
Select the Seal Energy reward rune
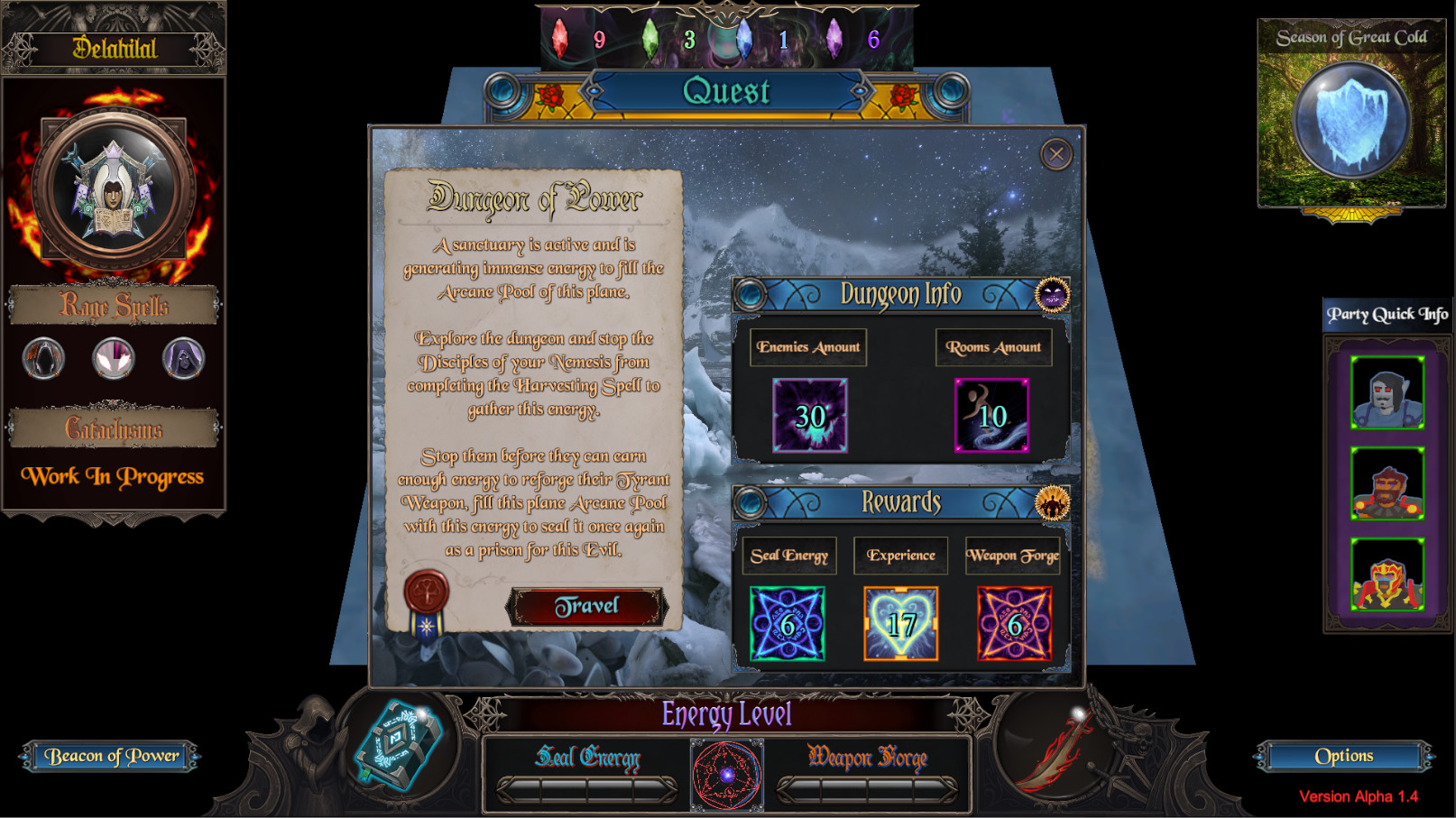coord(787,623)
